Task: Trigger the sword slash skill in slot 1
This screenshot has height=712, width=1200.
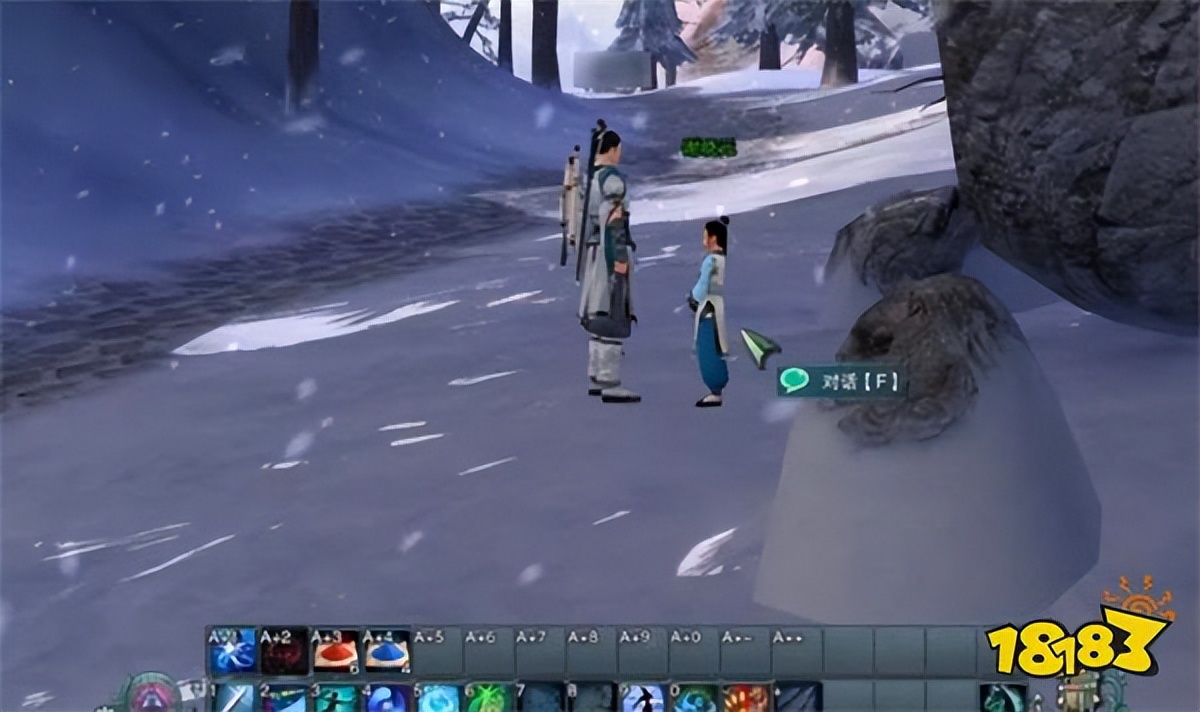Action: (234, 698)
